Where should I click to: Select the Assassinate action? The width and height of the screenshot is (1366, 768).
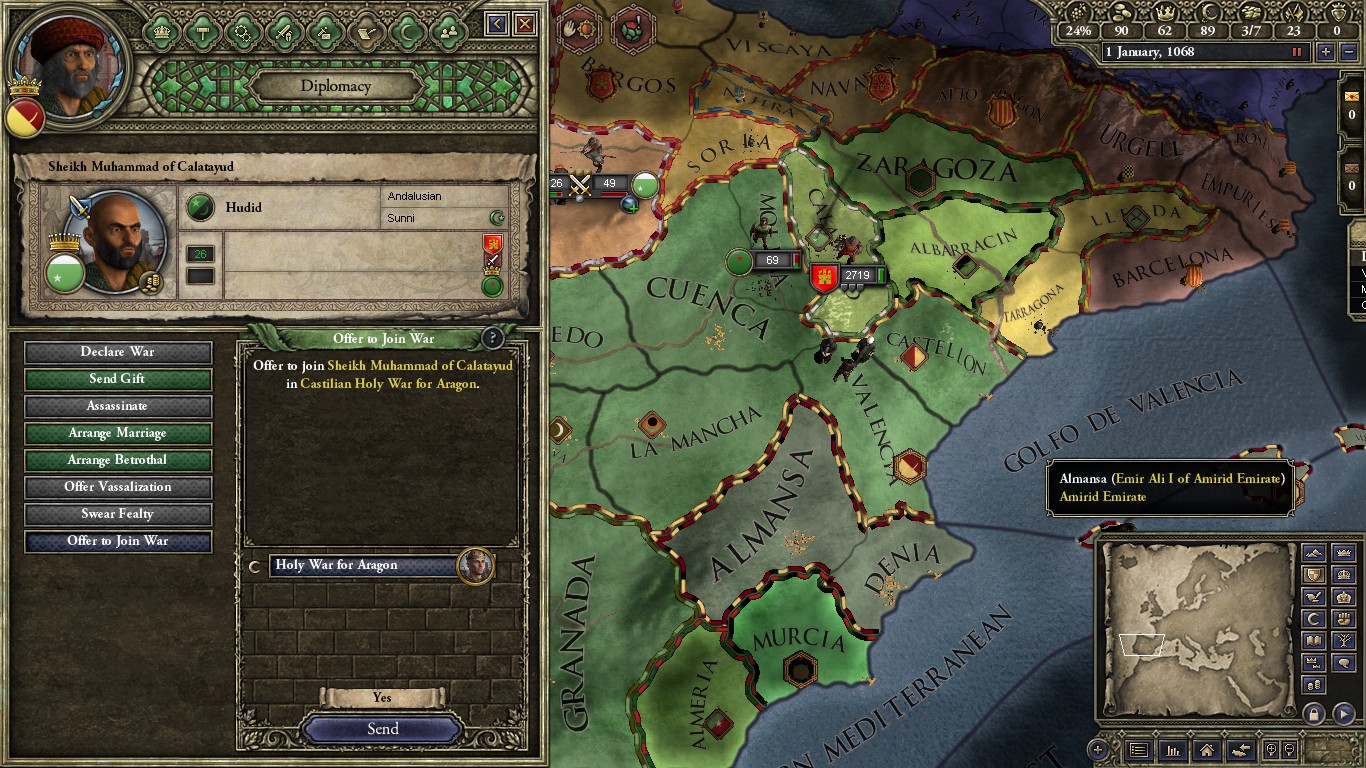[118, 406]
